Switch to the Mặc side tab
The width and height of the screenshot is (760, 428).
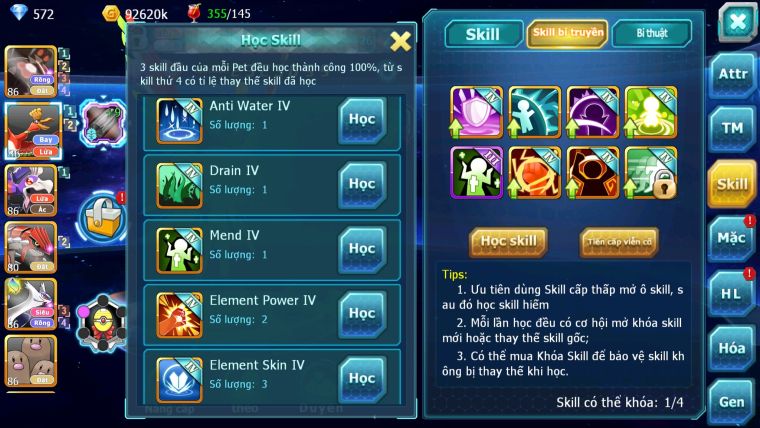(x=733, y=238)
